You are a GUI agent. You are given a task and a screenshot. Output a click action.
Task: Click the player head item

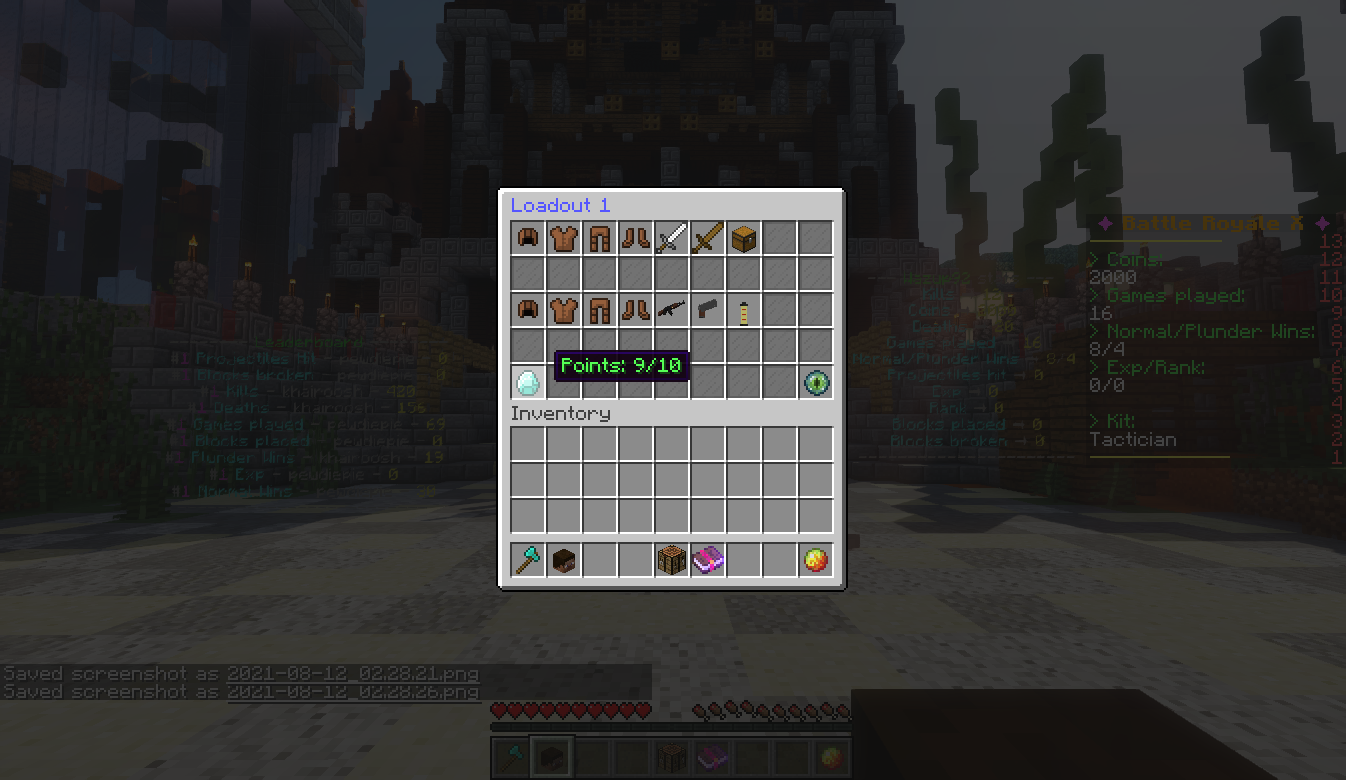pos(564,561)
